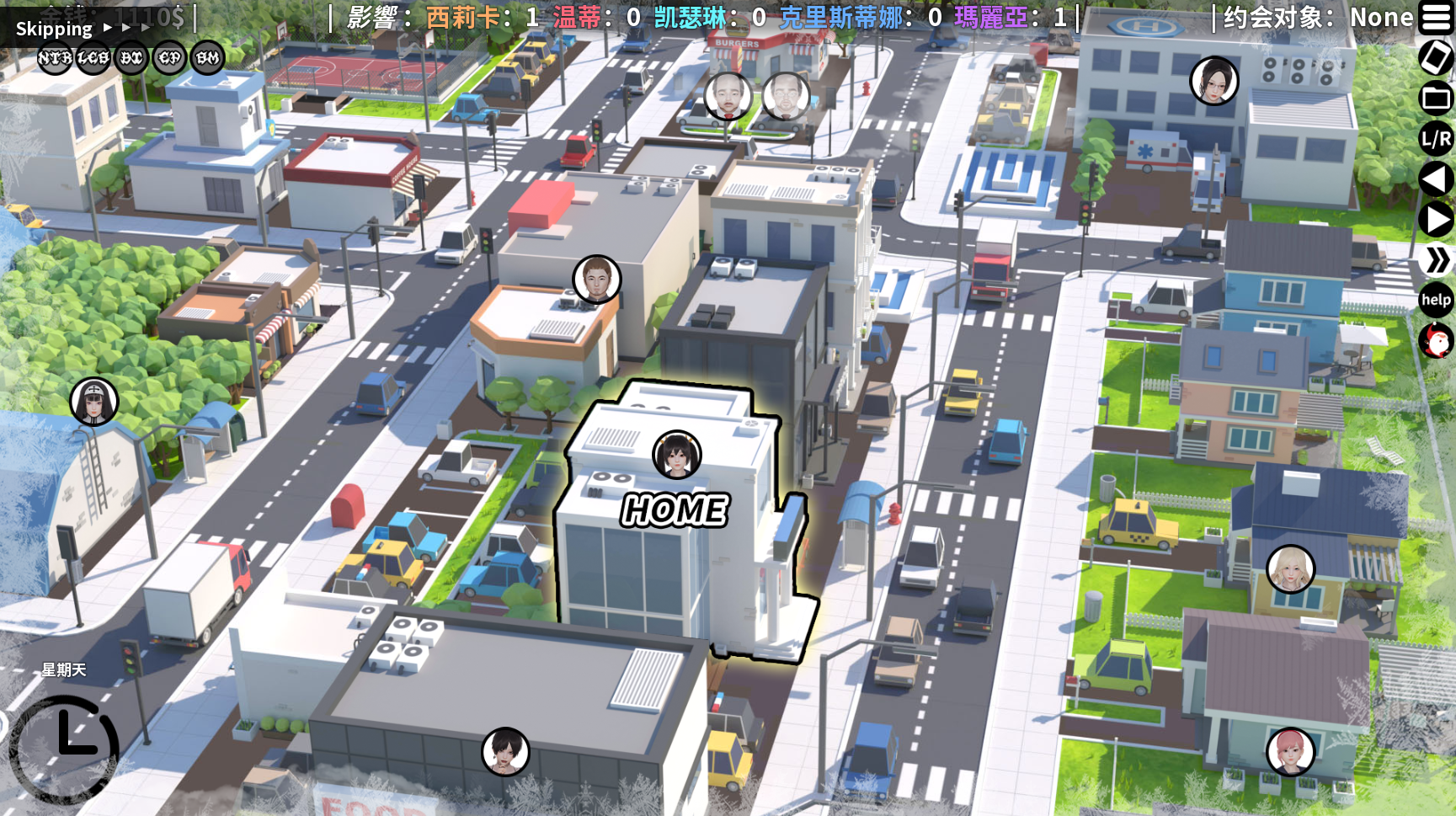The height and width of the screenshot is (816, 1456).
Task: Enter the HOME building
Action: [x=674, y=510]
